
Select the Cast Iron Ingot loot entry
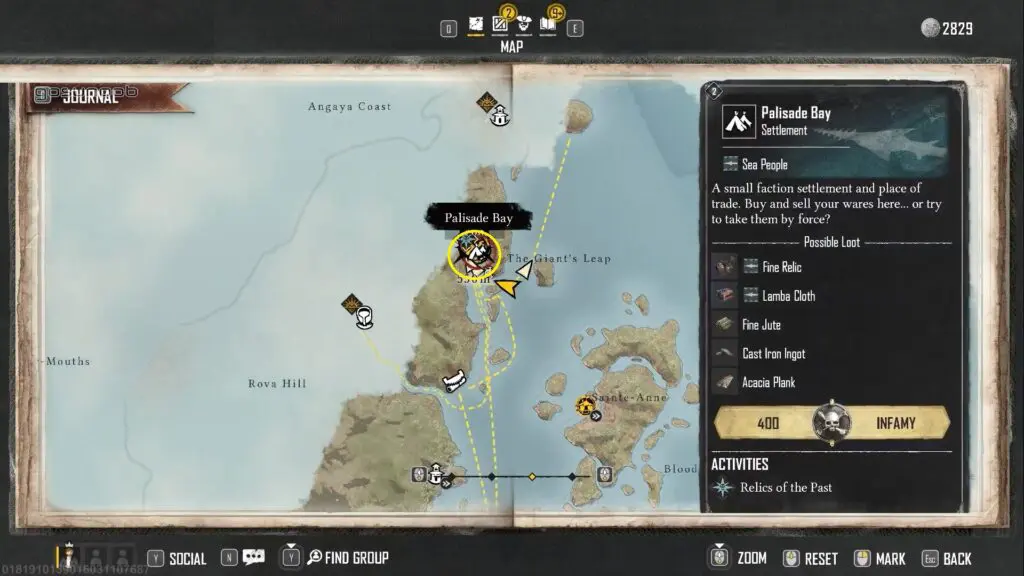772,353
